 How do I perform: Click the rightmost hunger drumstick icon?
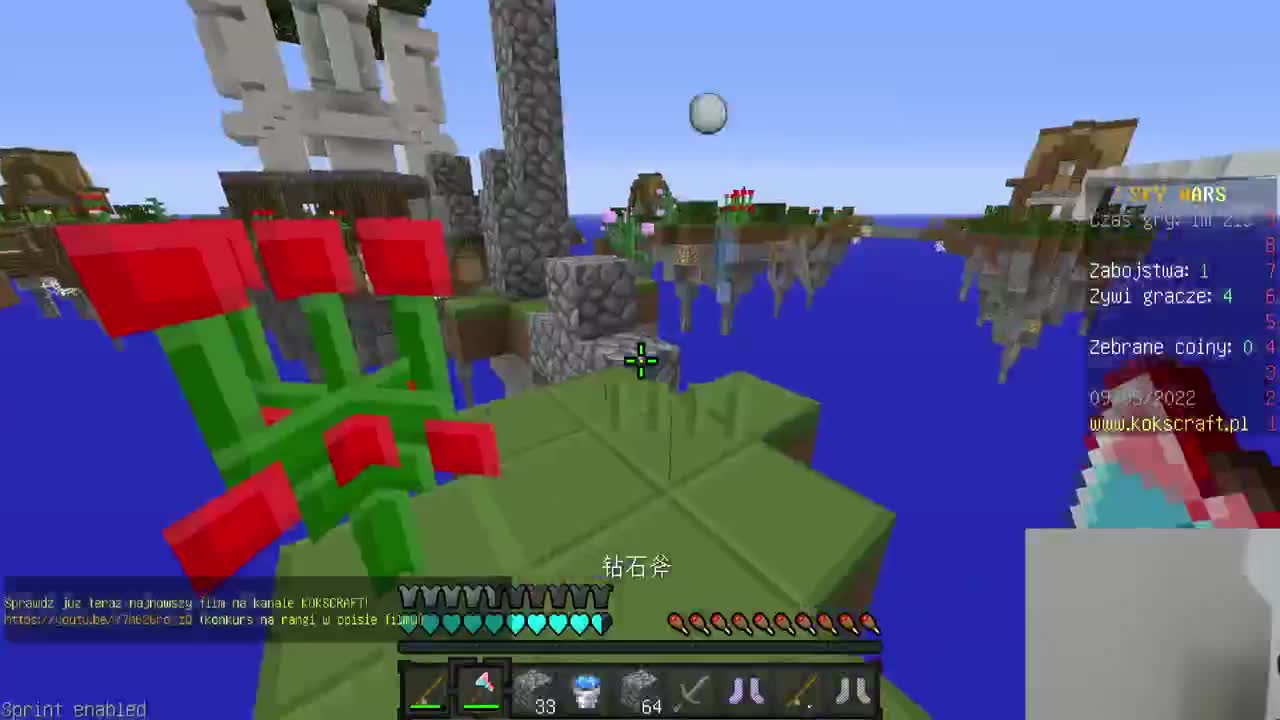click(x=867, y=622)
